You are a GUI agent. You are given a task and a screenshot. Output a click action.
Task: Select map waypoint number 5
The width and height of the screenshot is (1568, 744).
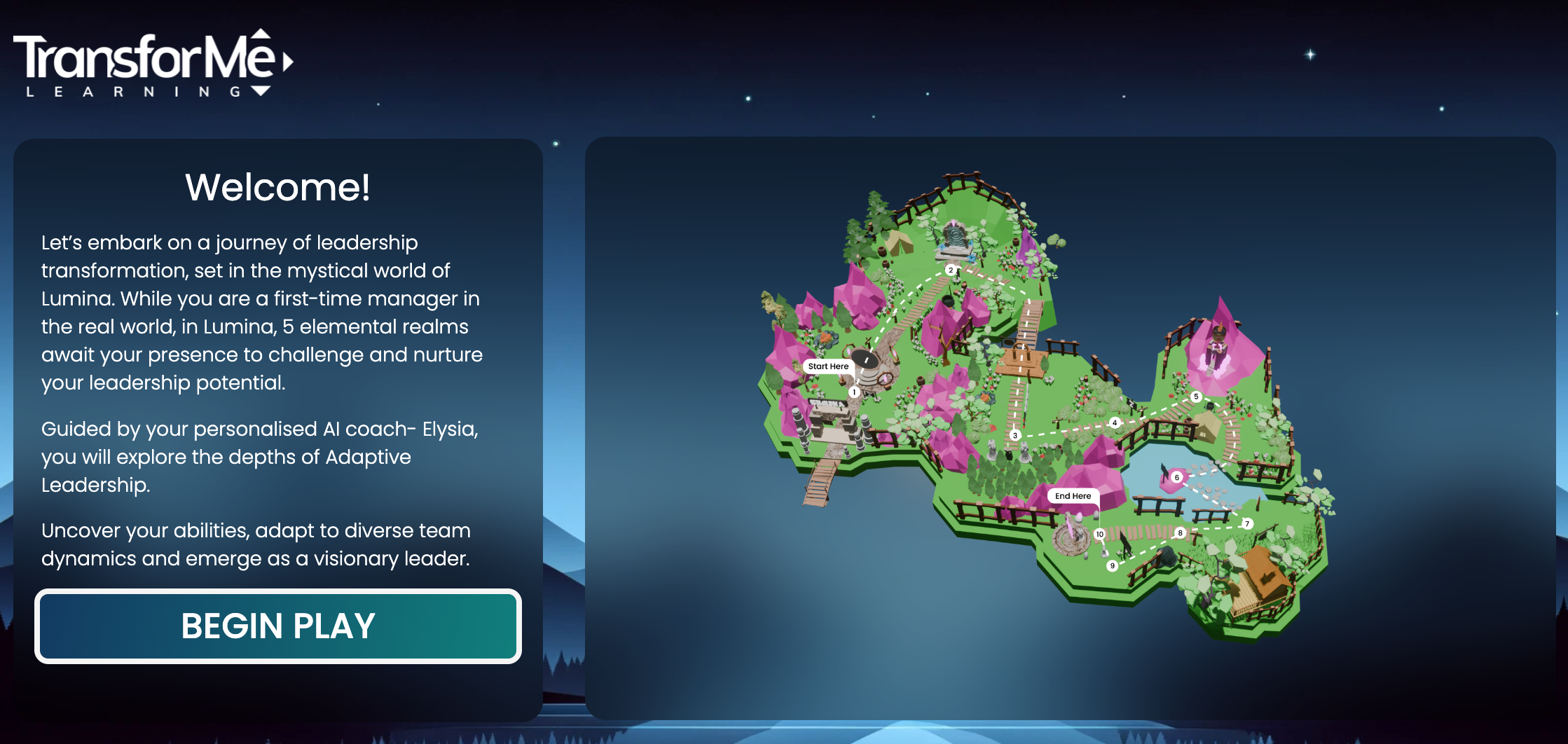pos(1196,397)
